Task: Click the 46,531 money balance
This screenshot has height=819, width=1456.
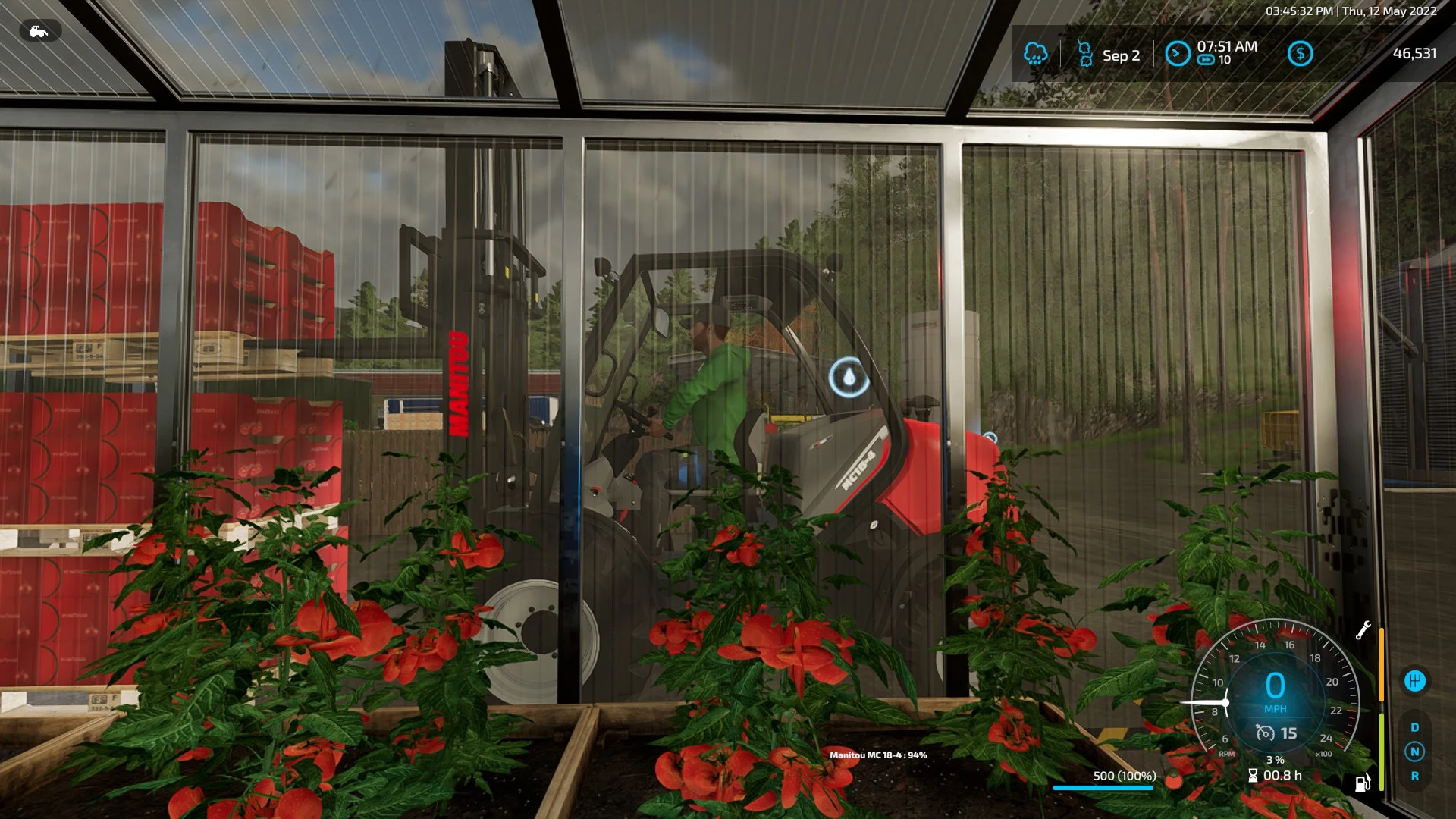Action: pos(1417,54)
